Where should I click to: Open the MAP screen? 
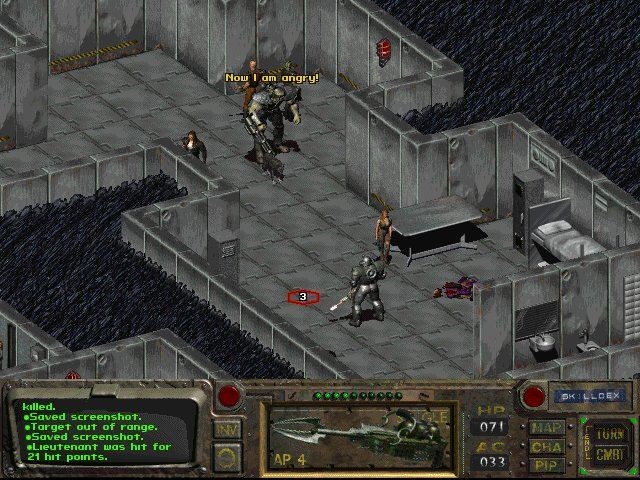[x=546, y=428]
